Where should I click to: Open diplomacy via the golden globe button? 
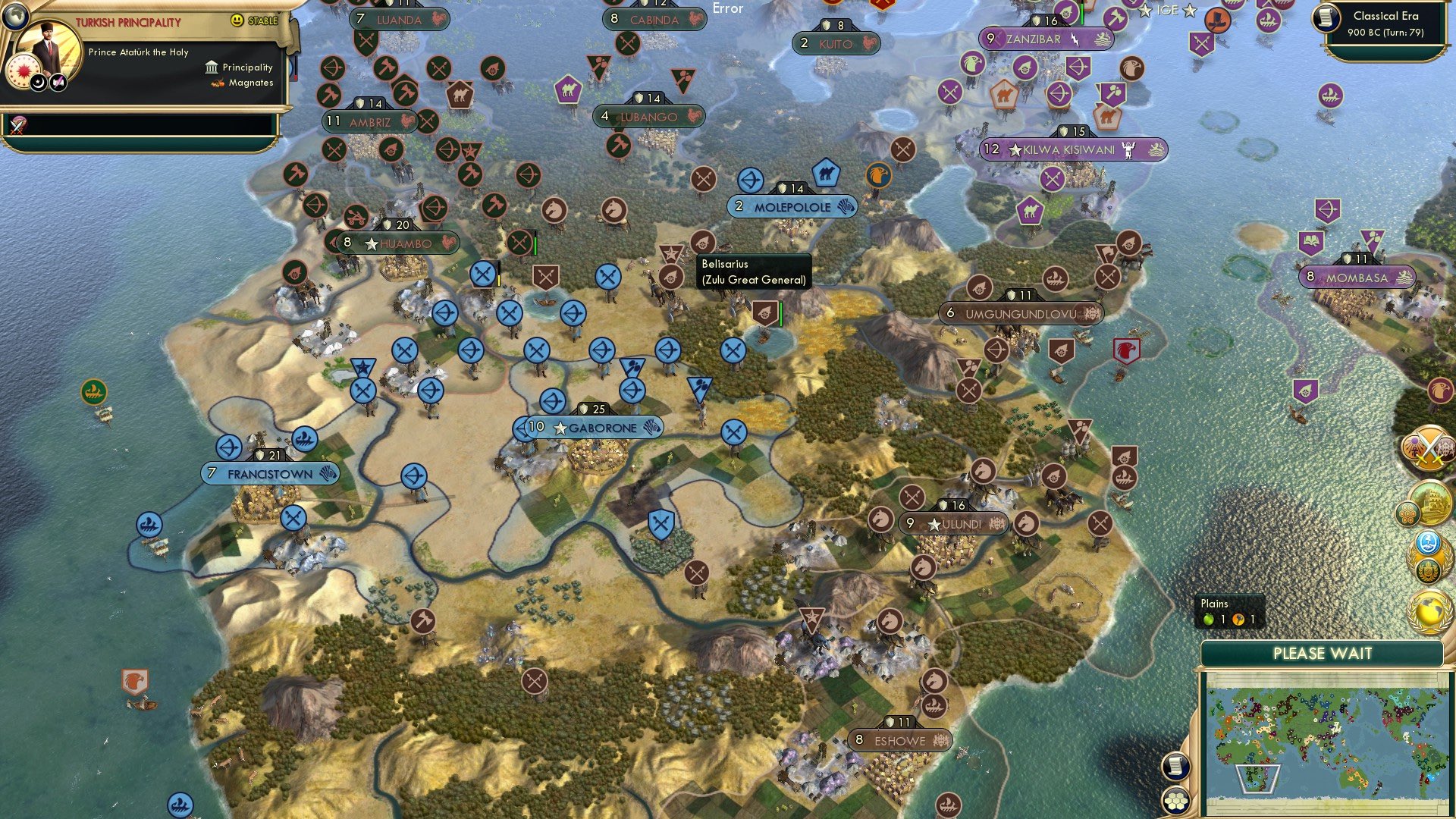(1429, 611)
